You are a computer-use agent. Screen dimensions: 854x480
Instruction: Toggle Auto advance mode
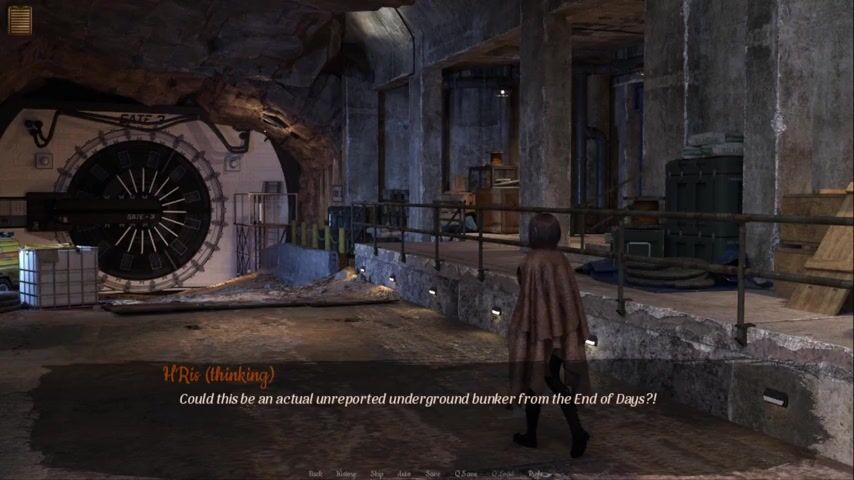pyautogui.click(x=404, y=474)
